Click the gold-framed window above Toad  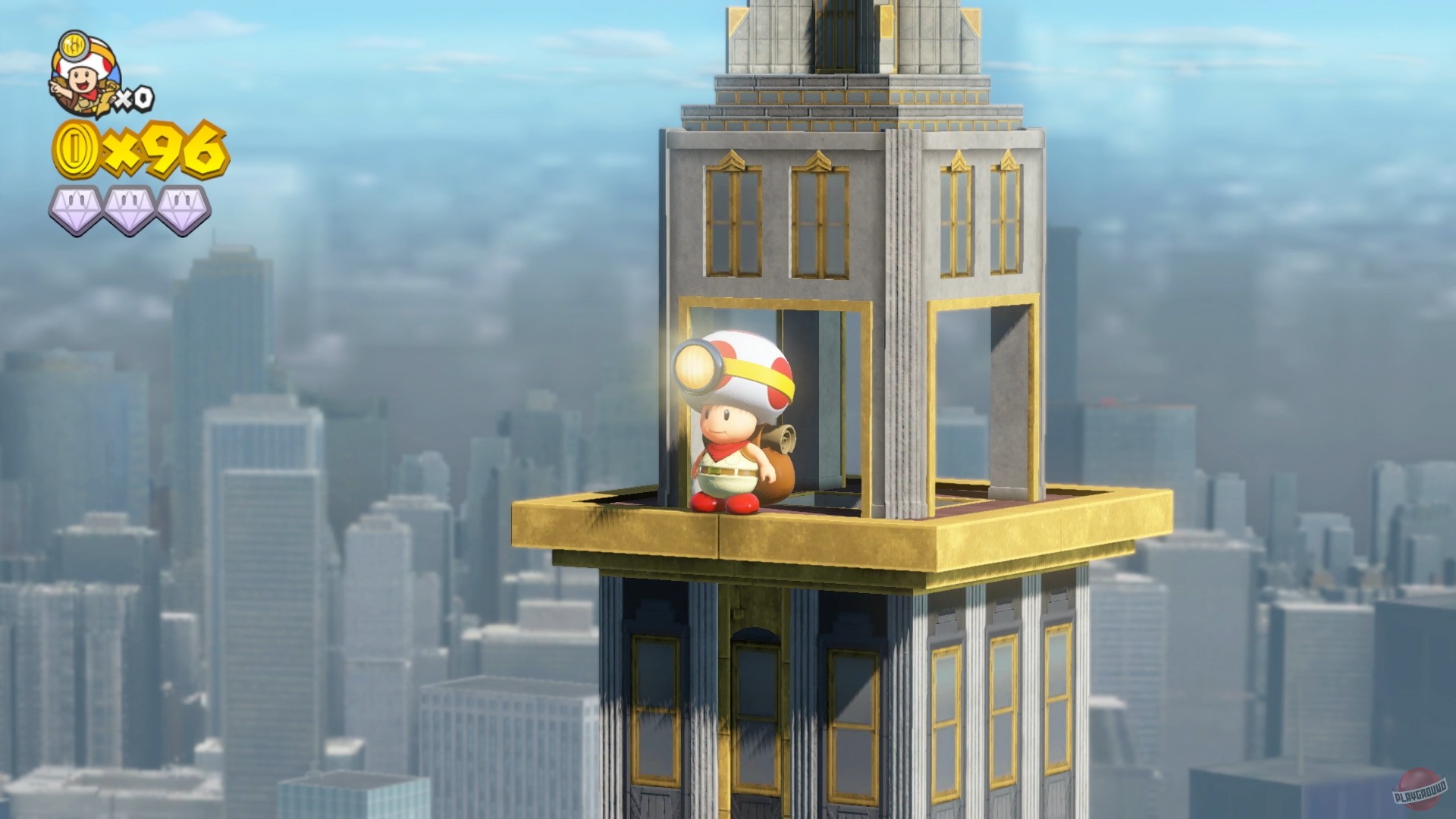[x=732, y=220]
